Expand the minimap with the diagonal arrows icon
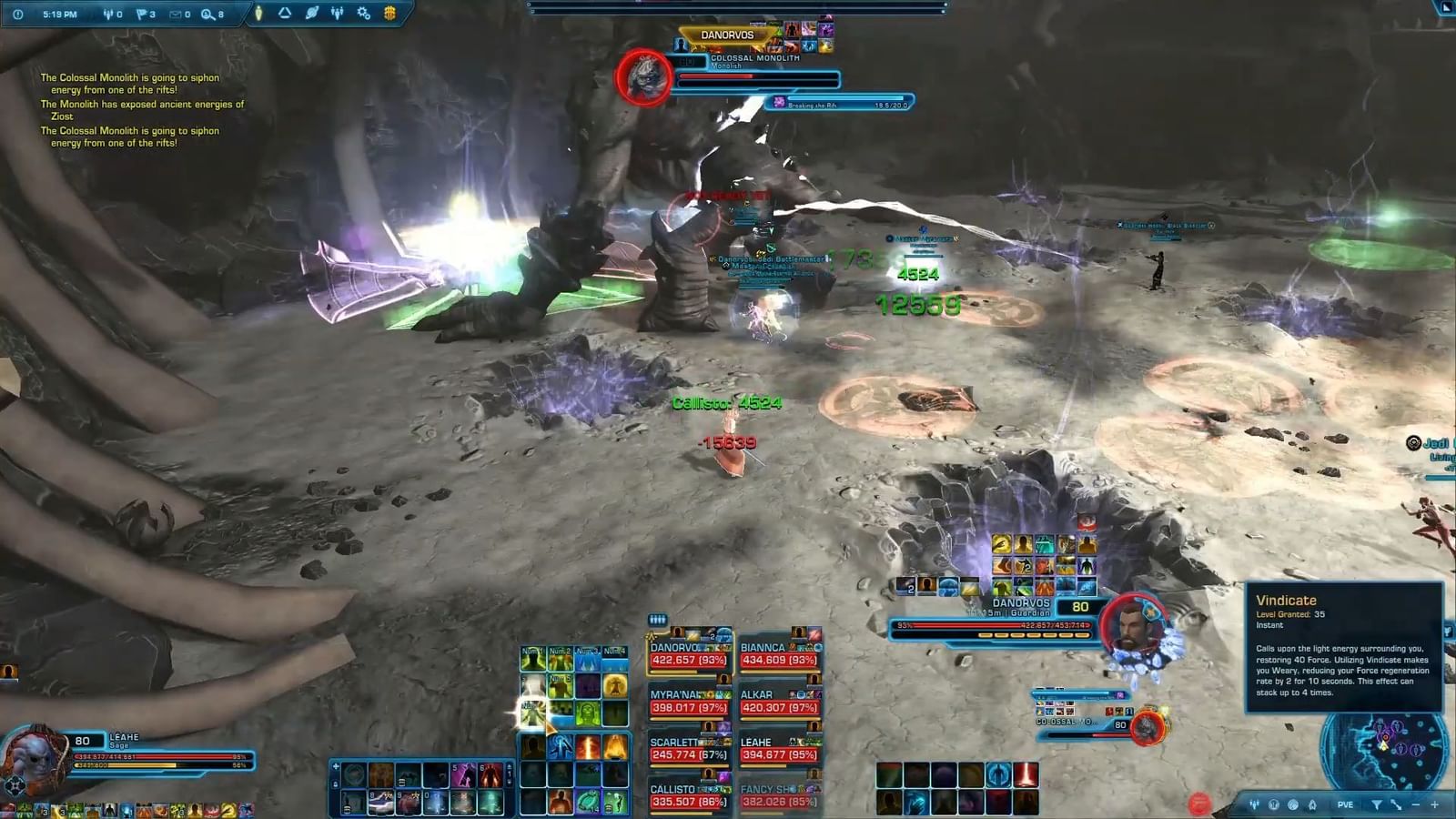This screenshot has width=1456, height=819. [1397, 804]
